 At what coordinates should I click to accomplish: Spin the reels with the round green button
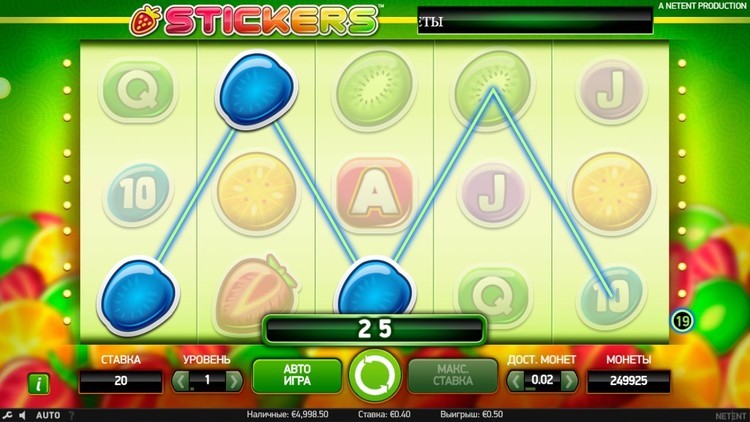click(374, 375)
